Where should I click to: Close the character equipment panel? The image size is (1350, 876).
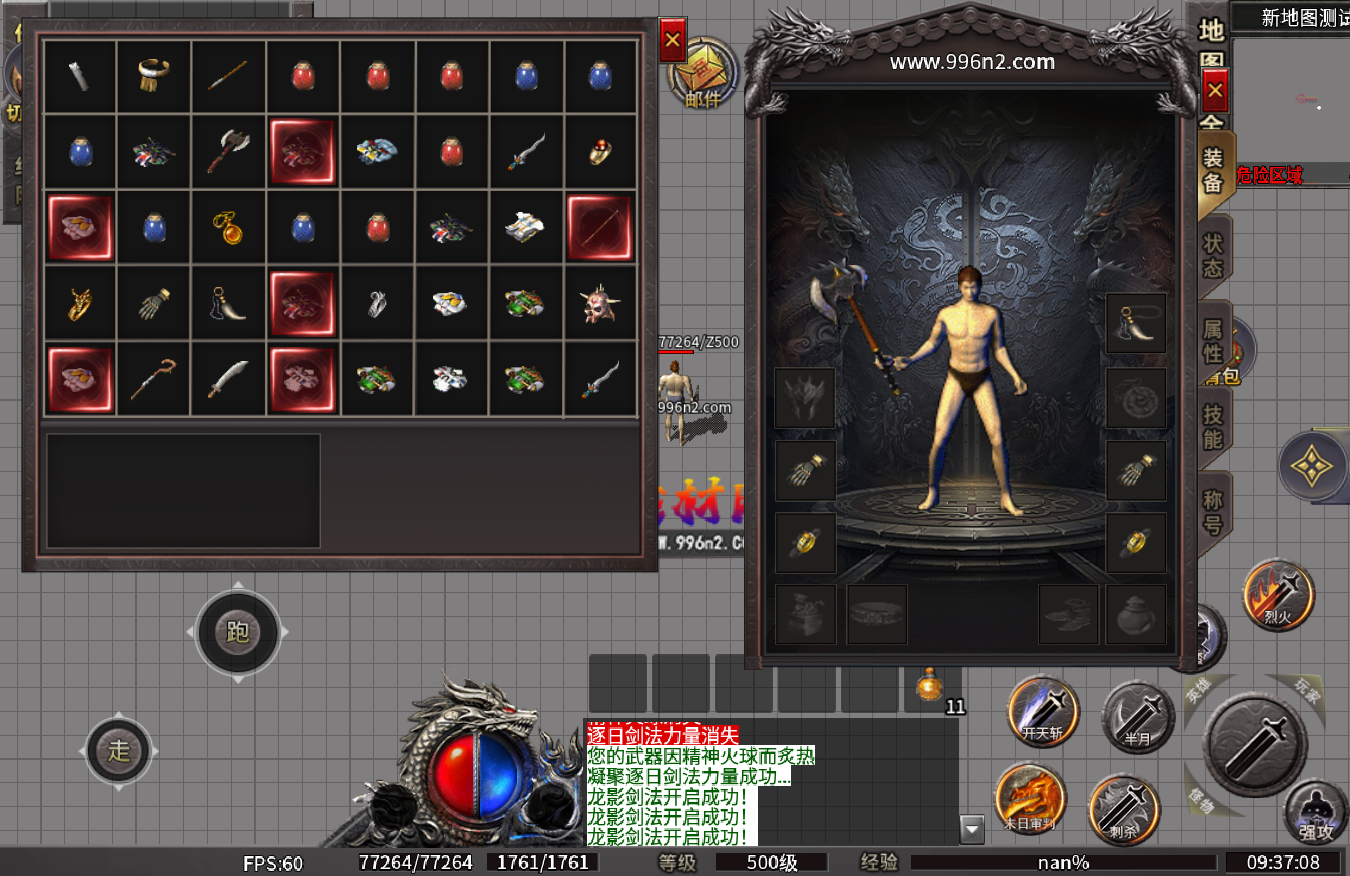(1214, 93)
